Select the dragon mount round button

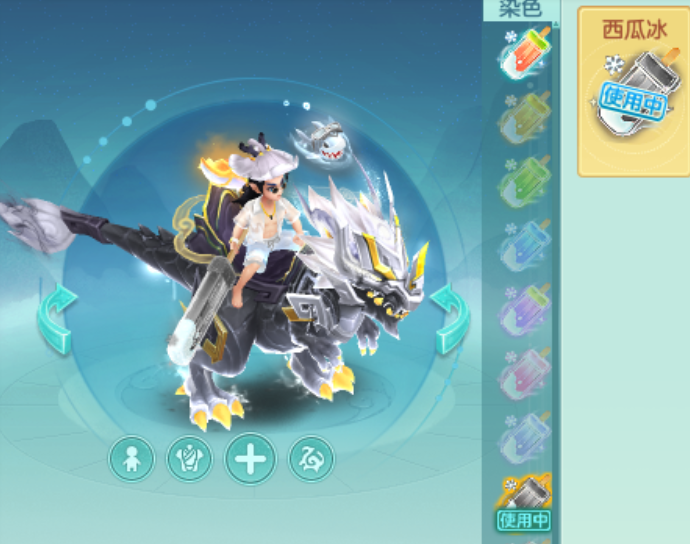point(311,459)
